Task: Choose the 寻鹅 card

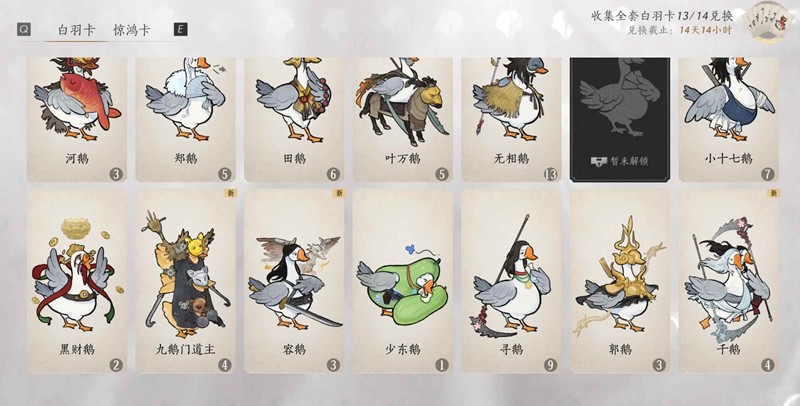Action: click(x=511, y=280)
